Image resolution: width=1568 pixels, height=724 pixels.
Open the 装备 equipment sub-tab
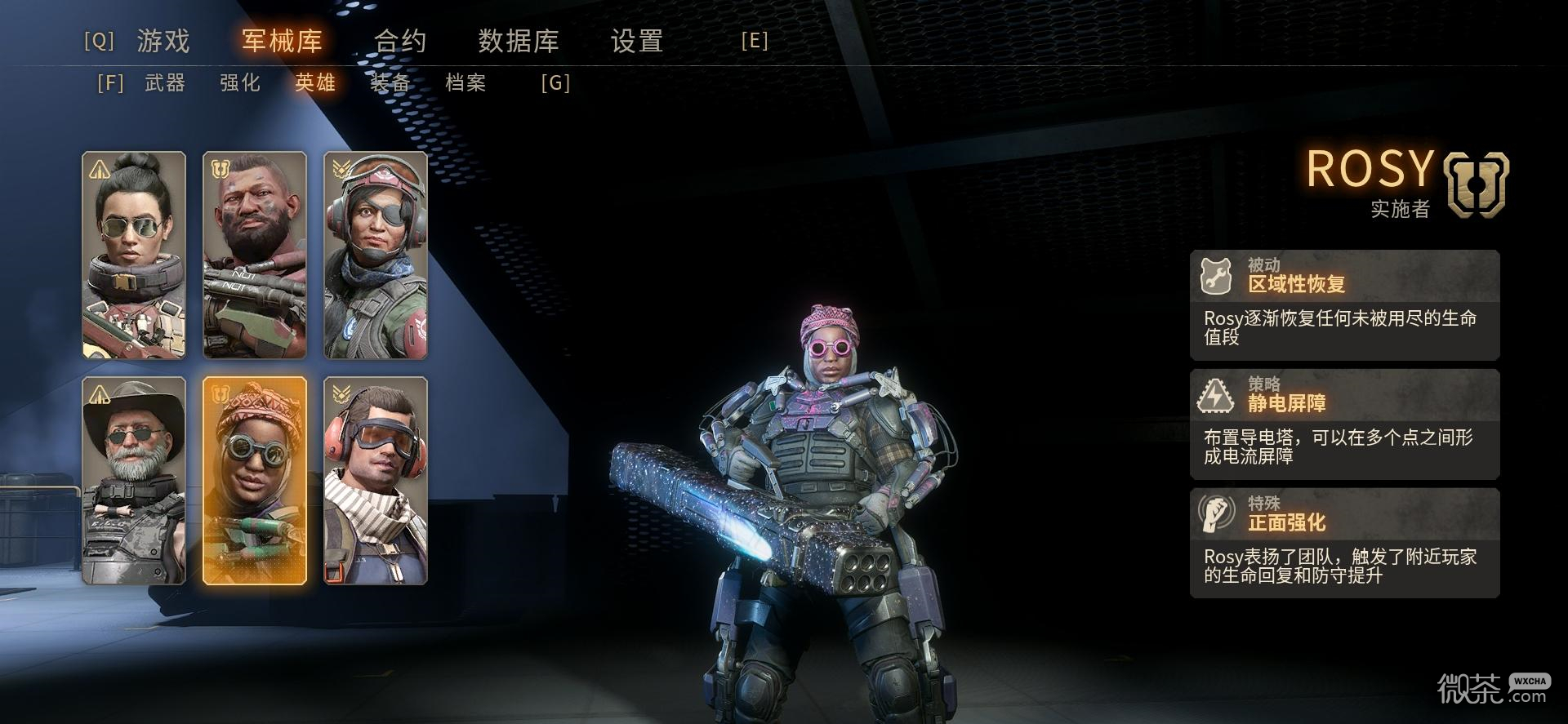(x=390, y=82)
